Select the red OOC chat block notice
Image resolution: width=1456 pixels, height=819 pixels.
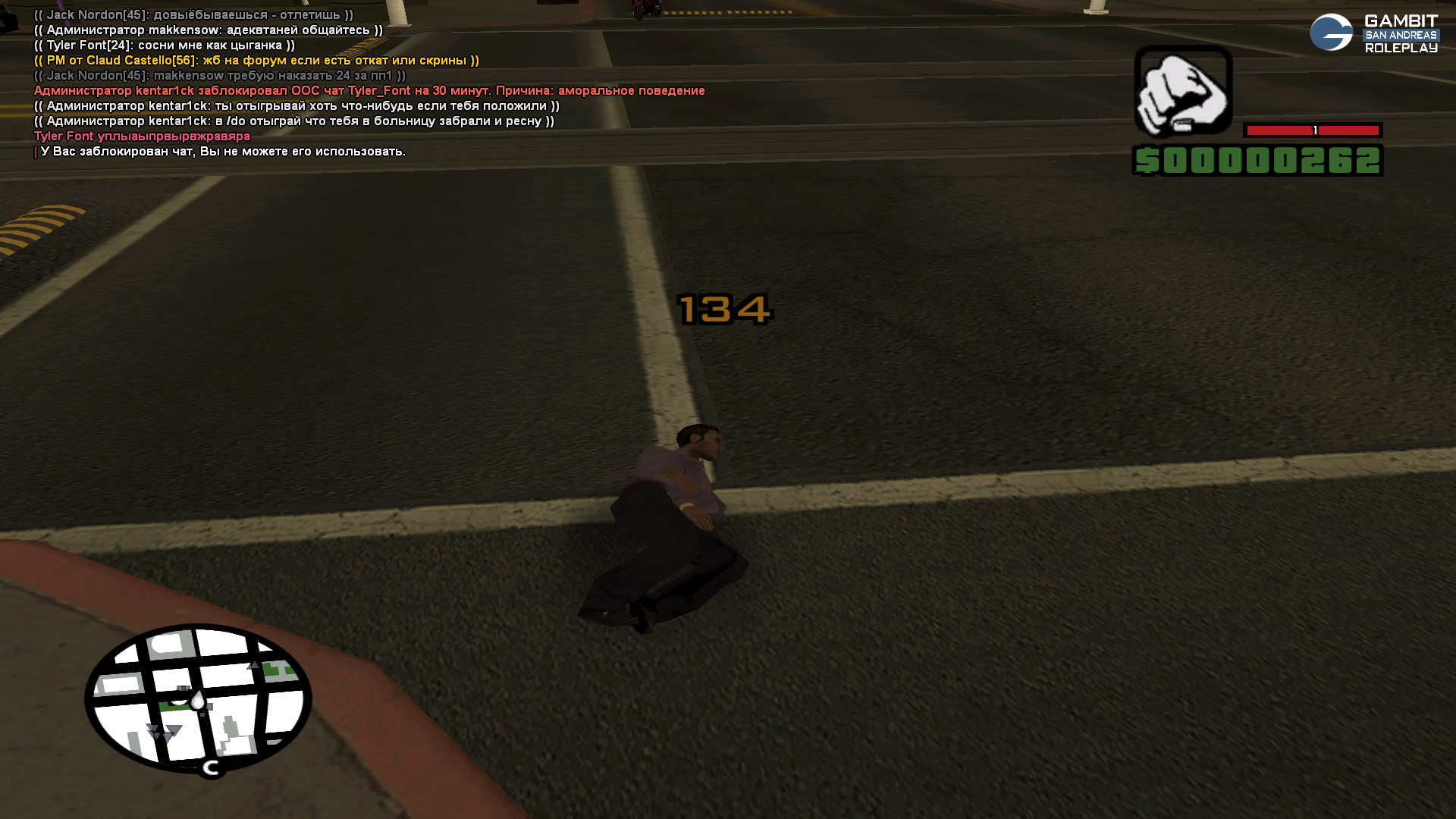pyautogui.click(x=369, y=91)
